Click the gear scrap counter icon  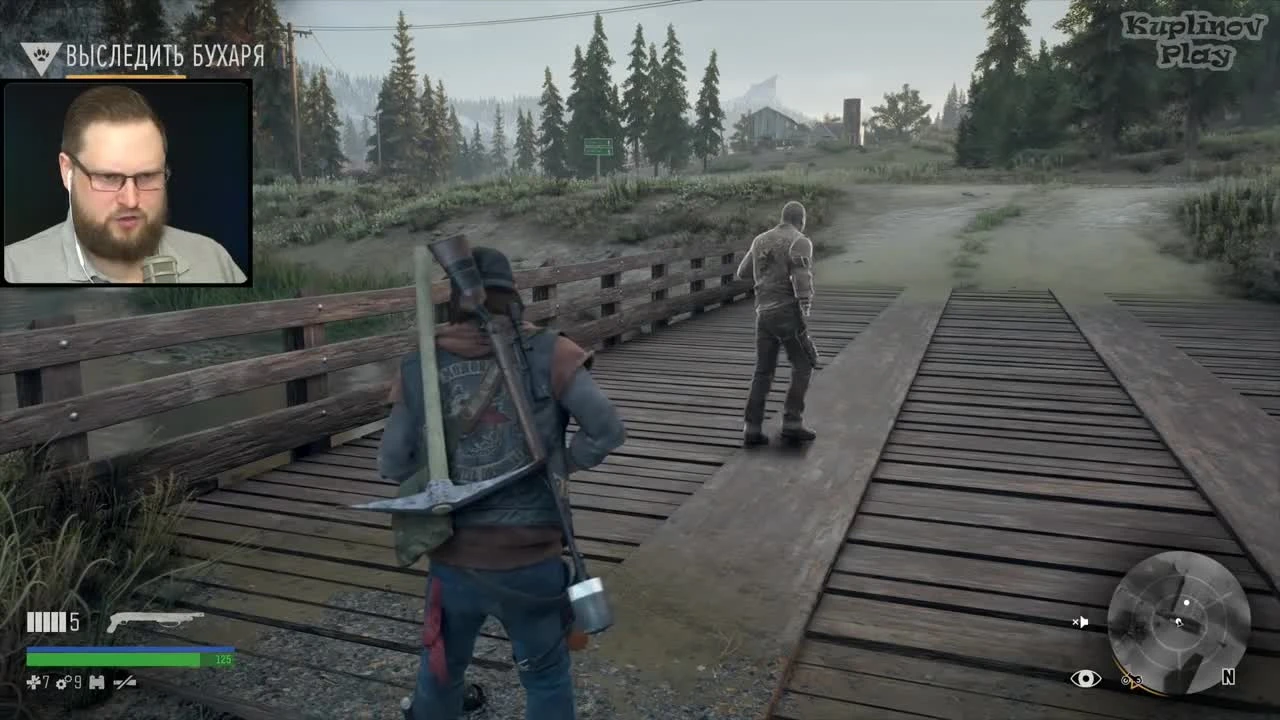point(62,682)
